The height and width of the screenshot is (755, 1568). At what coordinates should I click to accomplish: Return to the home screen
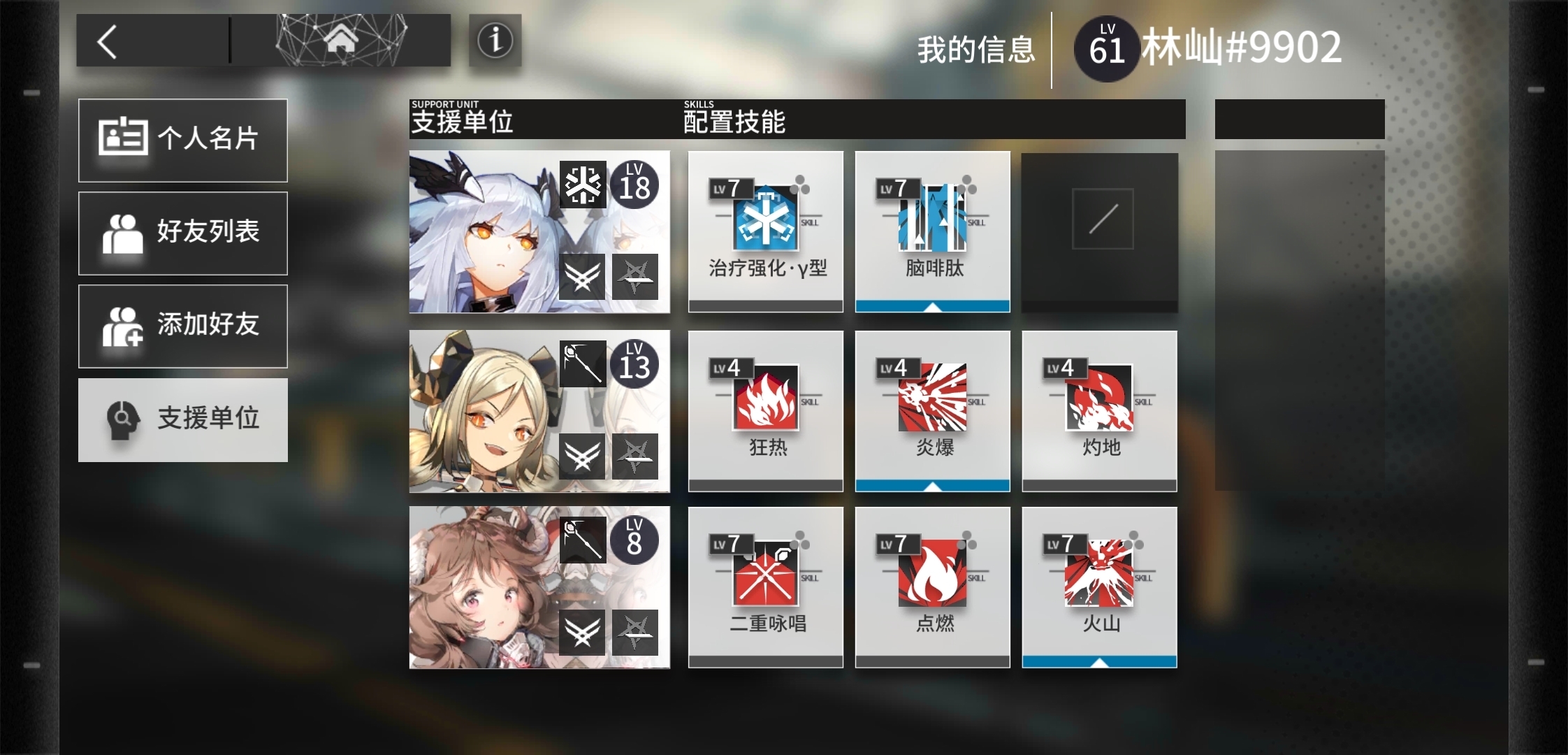(x=341, y=40)
